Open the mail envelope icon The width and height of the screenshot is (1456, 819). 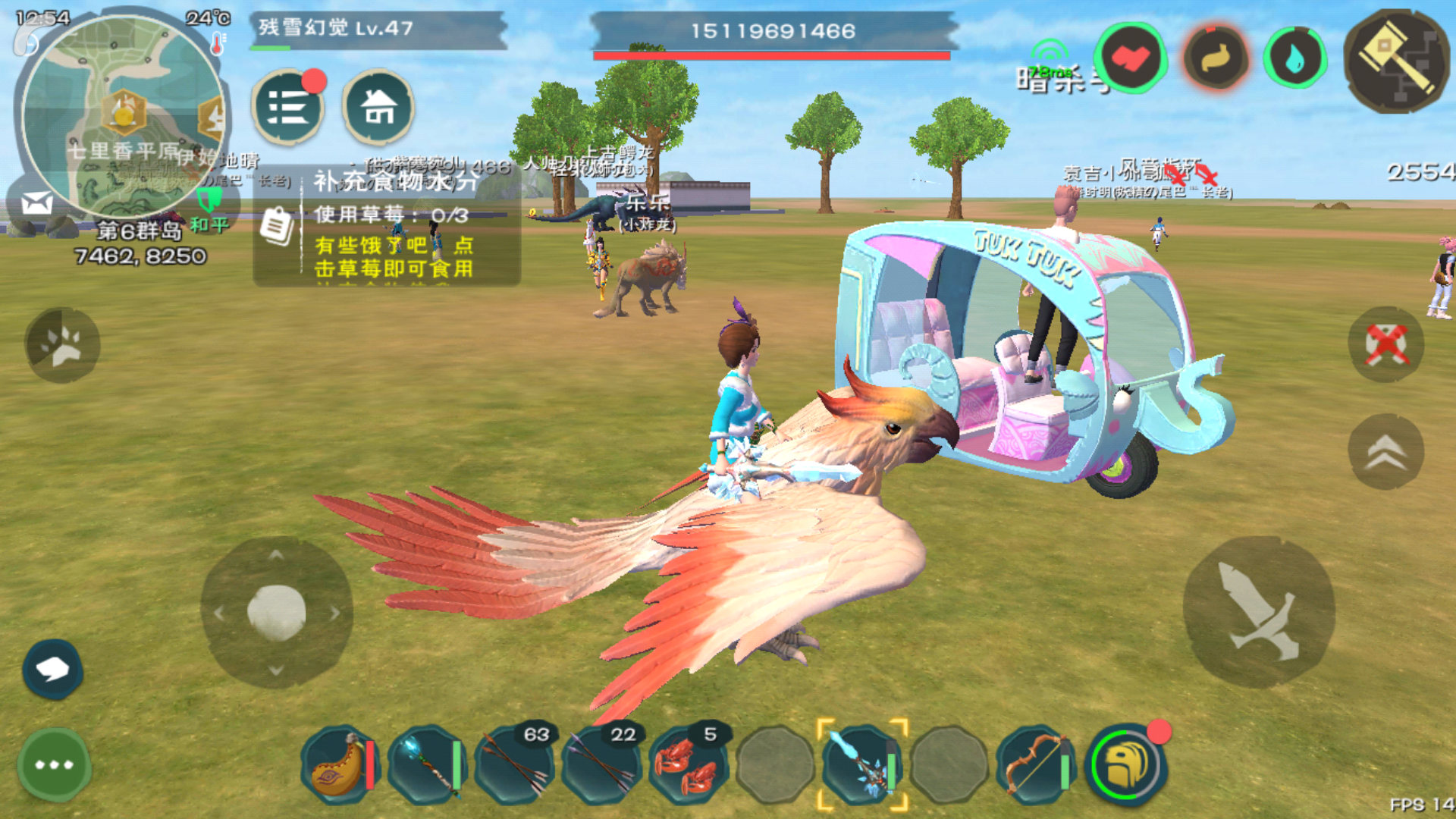[36, 203]
